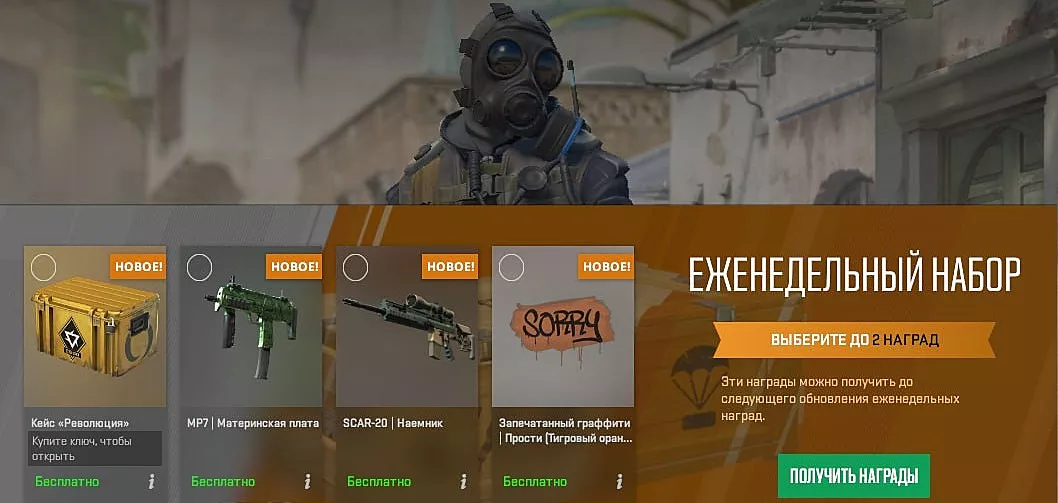Show info for MP7 Материнская плата
This screenshot has height=503, width=1058.
coord(308,481)
